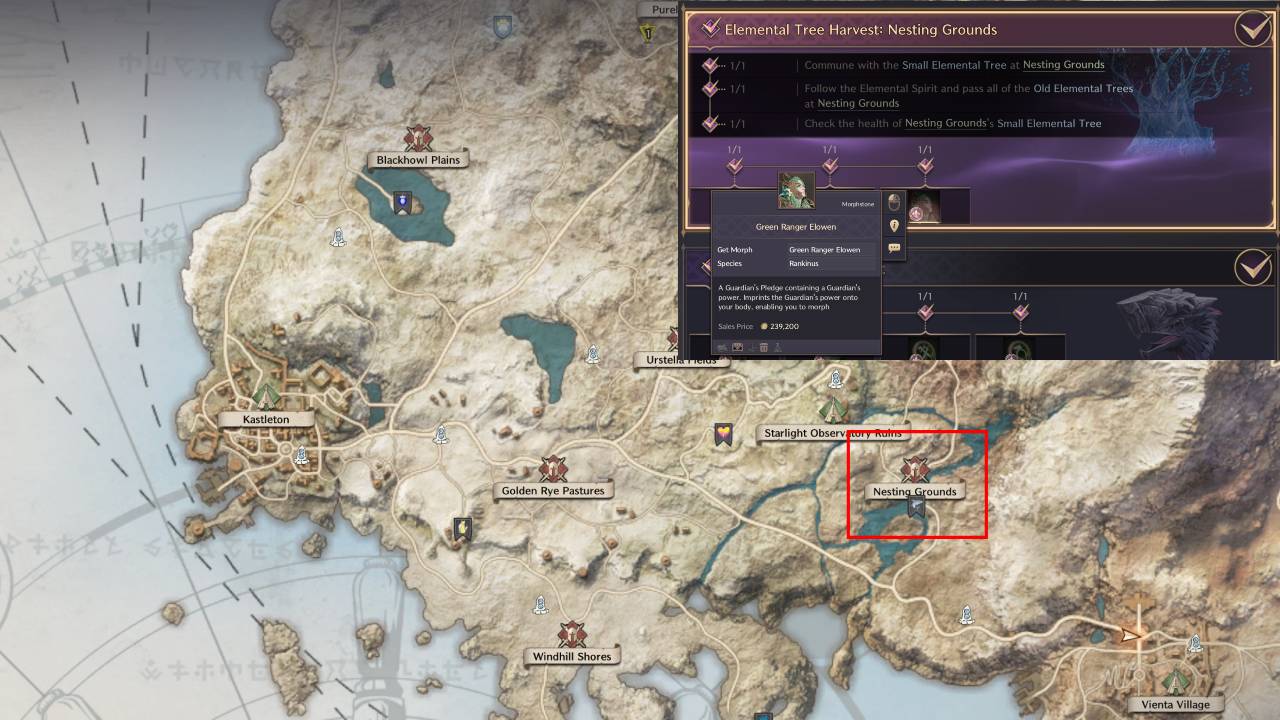1280x720 pixels.
Task: Select the Blackhowl Plains crossed-swords map icon
Action: click(x=419, y=140)
